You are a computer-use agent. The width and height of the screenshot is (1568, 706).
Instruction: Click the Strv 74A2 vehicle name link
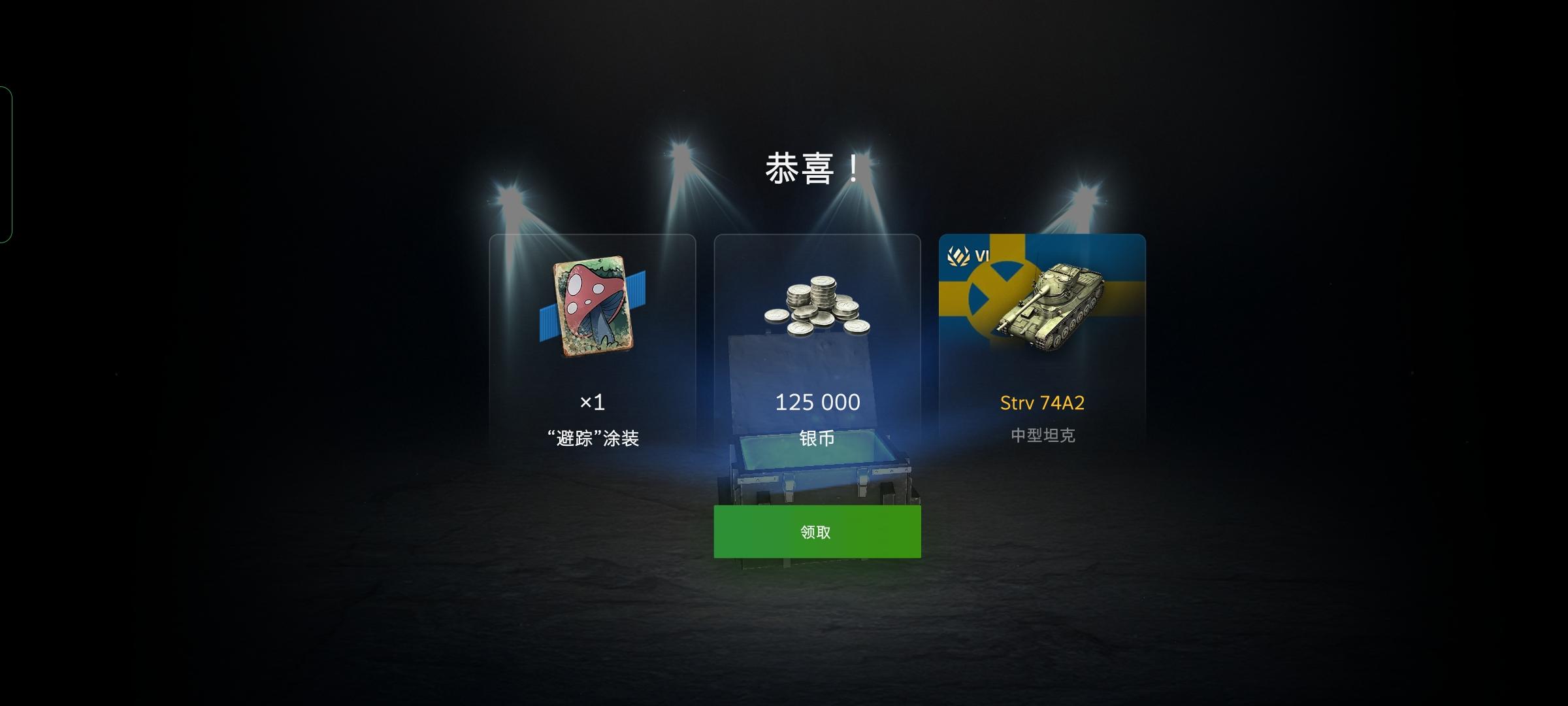point(1042,403)
